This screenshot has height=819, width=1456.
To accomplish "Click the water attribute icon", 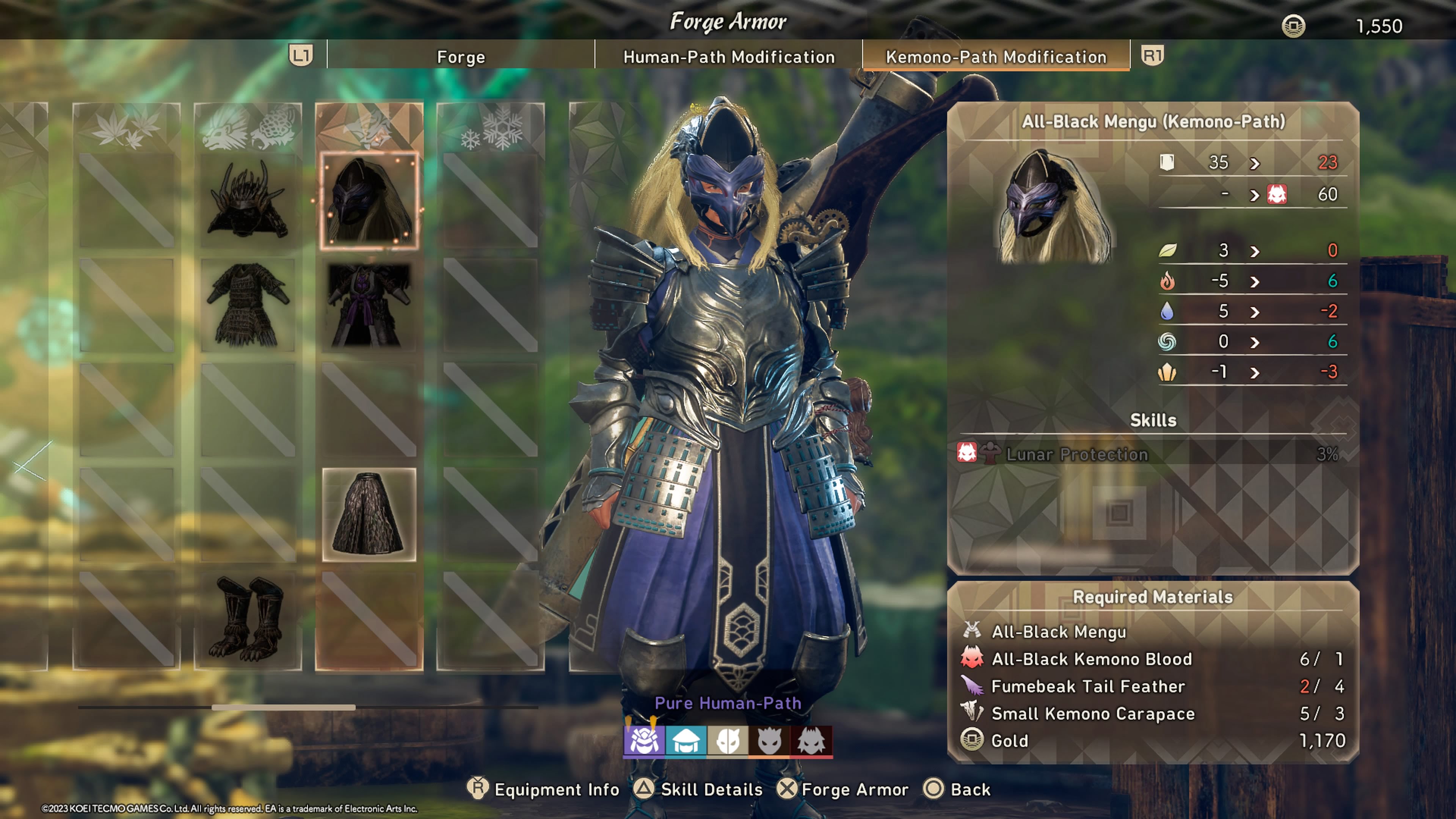I will [x=1167, y=311].
